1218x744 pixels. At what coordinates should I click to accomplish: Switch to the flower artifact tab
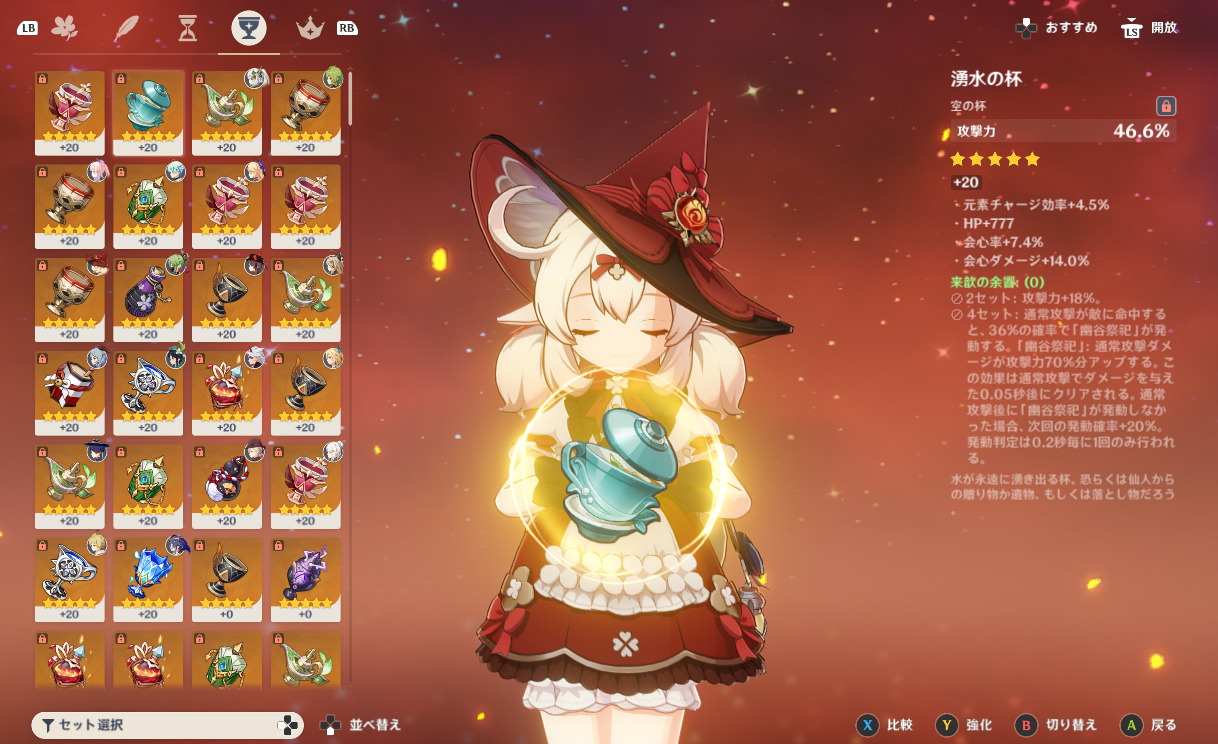click(64, 28)
